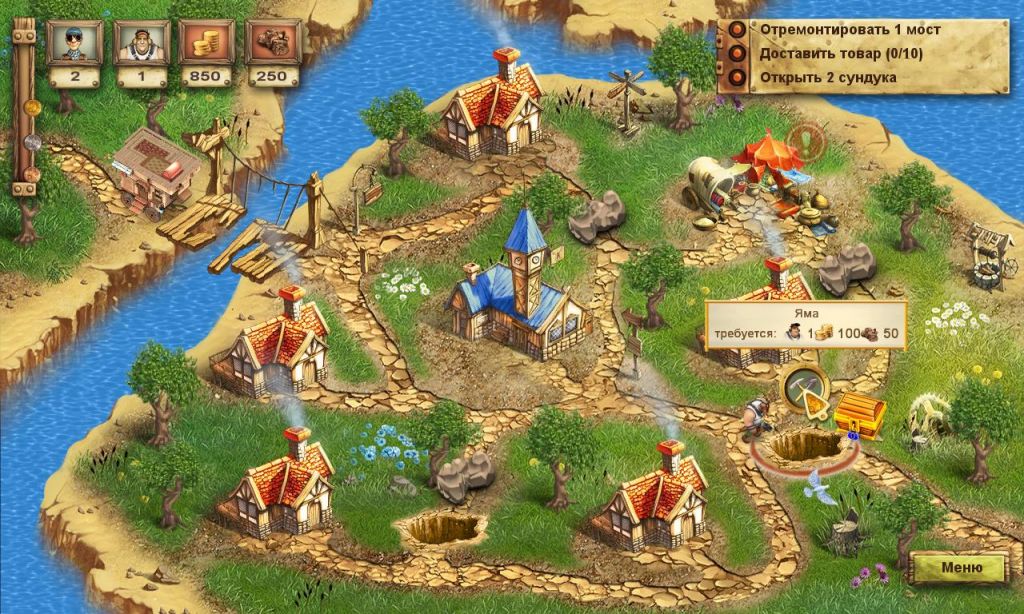This screenshot has width=1024, height=614.
Task: Click the gold coins resource icon
Action: click(x=206, y=42)
